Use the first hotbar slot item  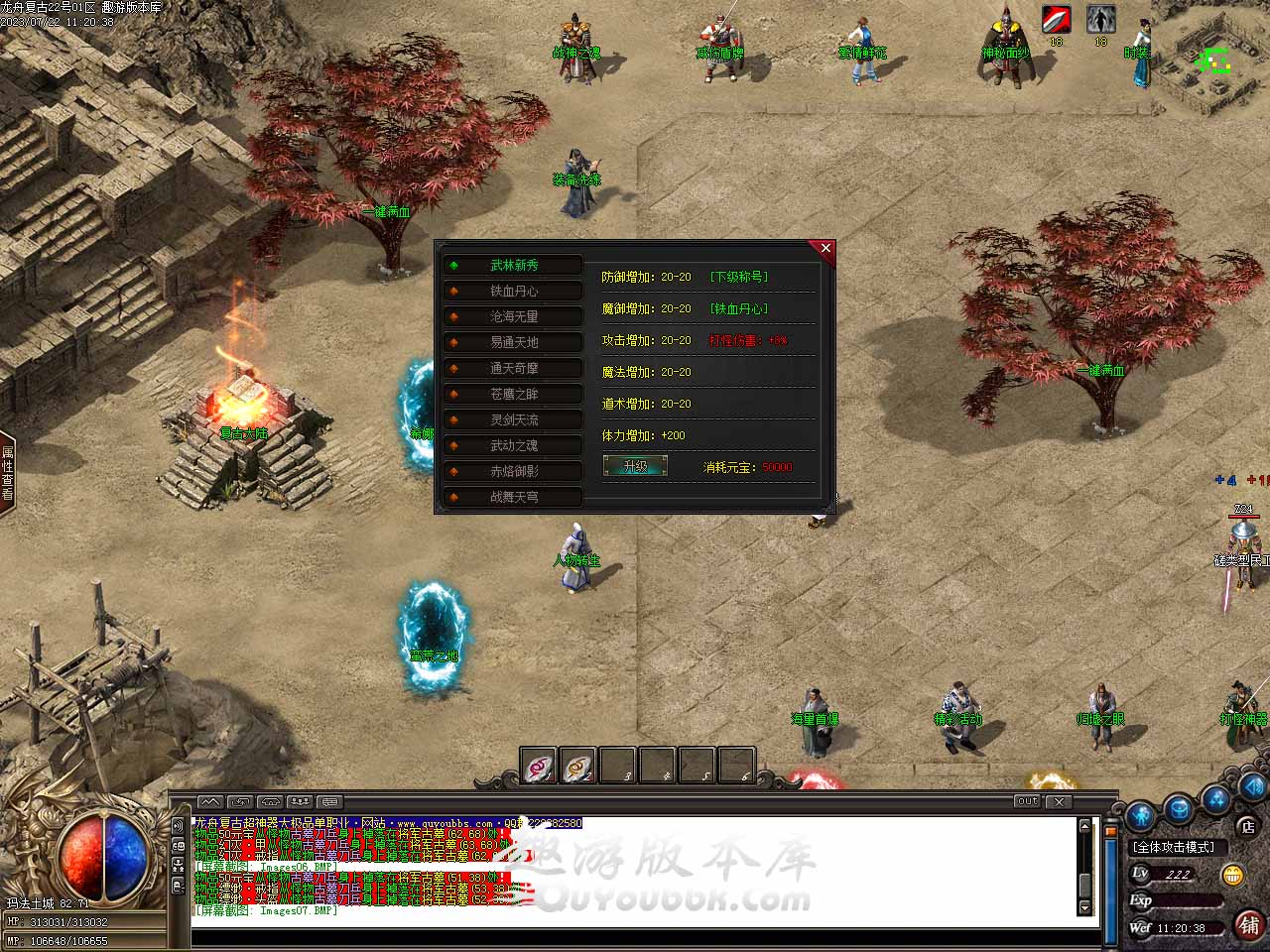(x=539, y=766)
